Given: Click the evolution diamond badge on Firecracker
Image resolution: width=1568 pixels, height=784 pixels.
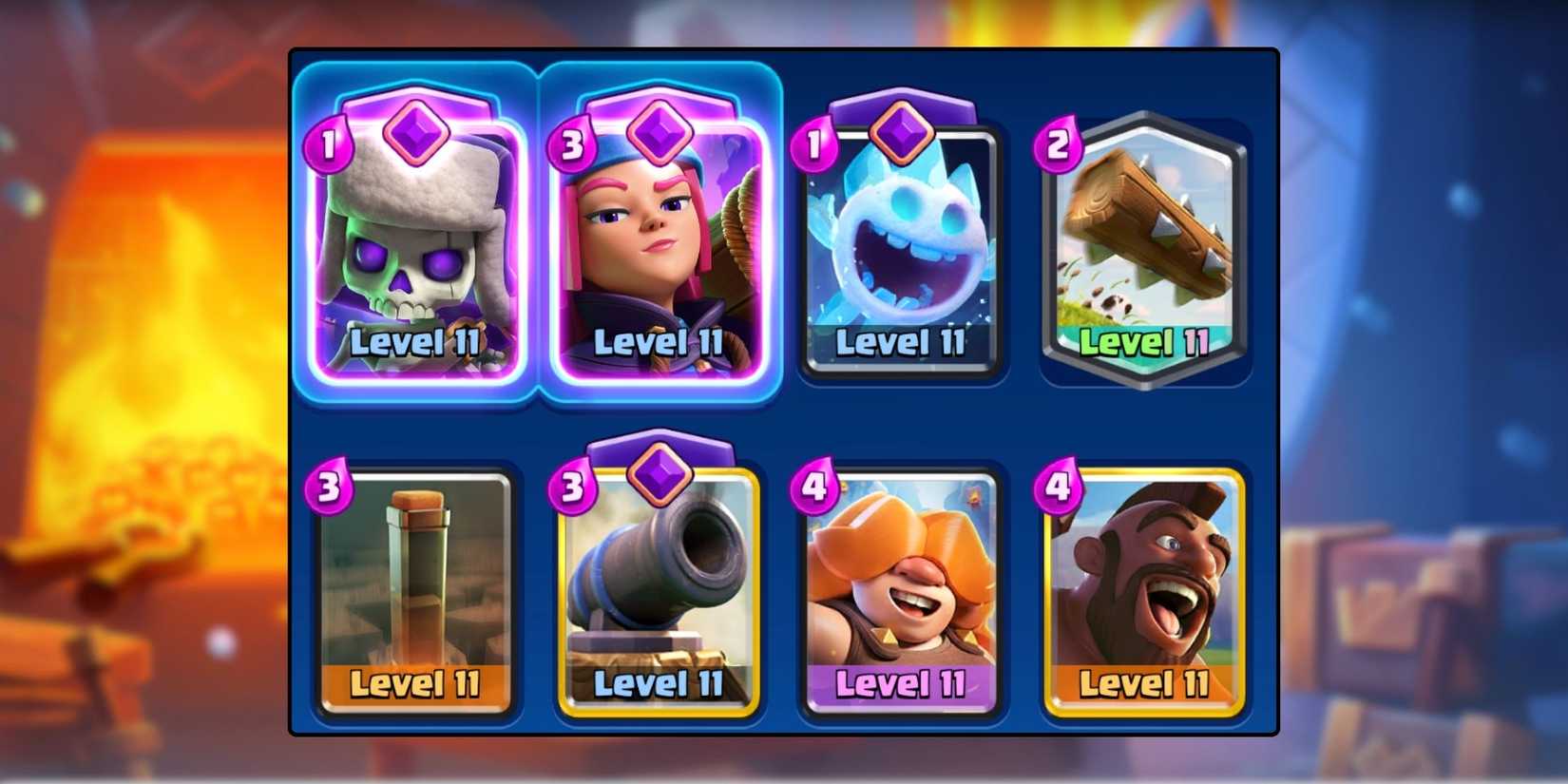Looking at the screenshot, I should pyautogui.click(x=660, y=135).
